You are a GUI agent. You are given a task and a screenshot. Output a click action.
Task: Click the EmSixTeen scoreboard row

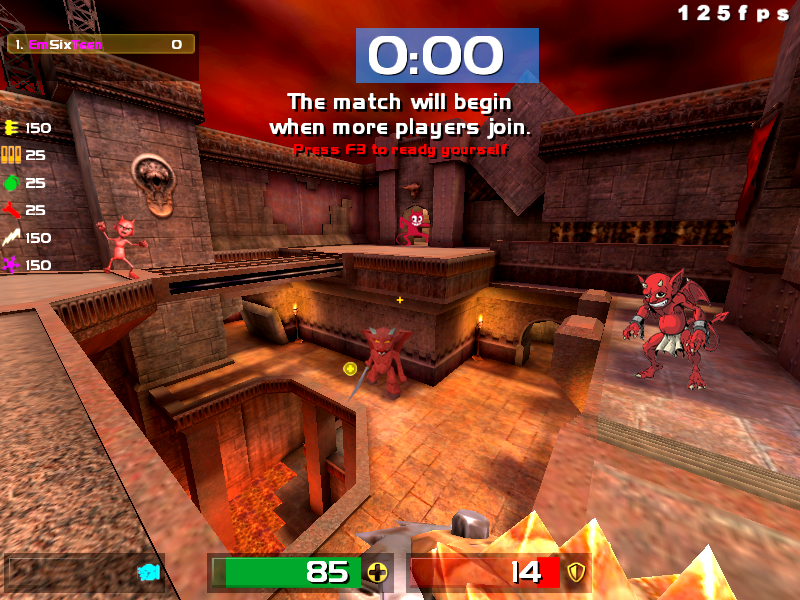(100, 44)
